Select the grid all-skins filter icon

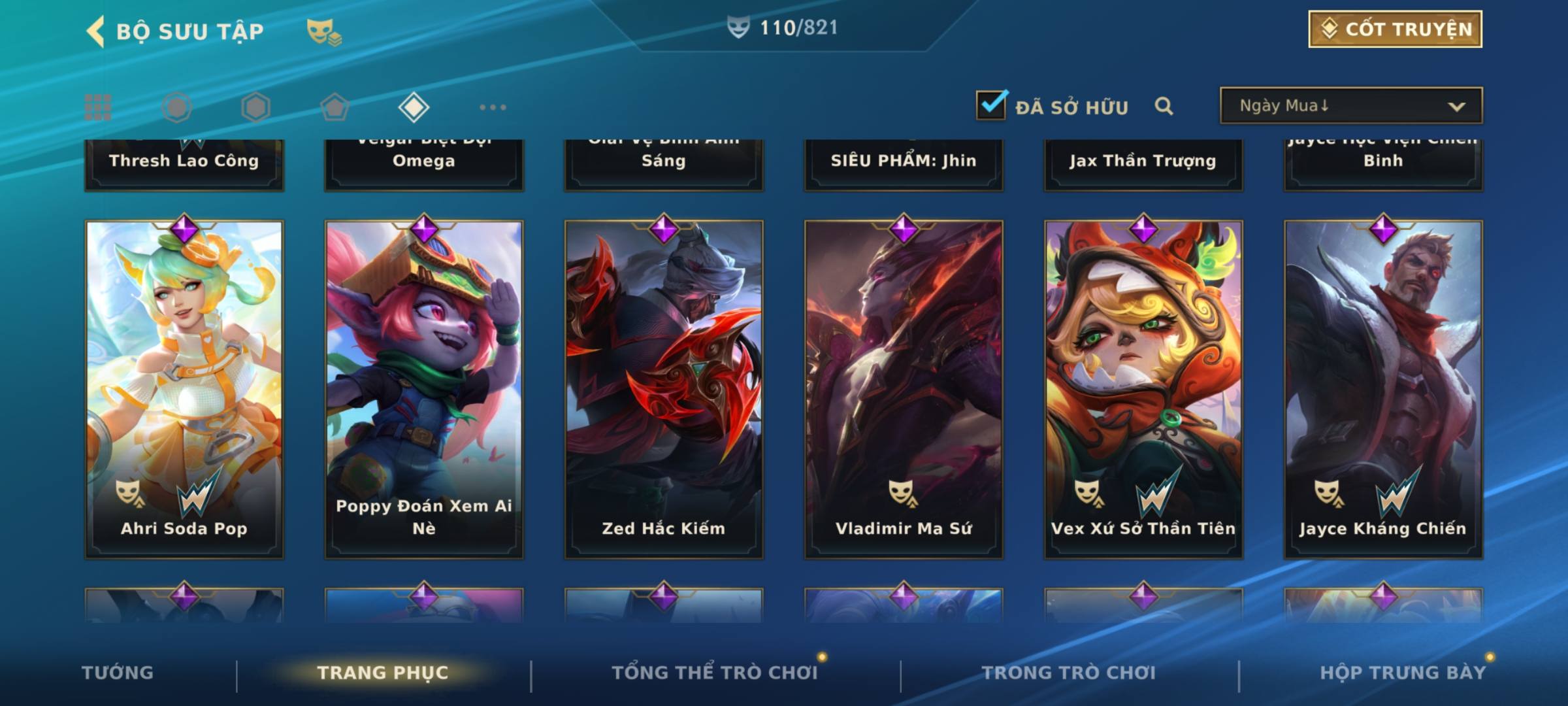(x=98, y=107)
